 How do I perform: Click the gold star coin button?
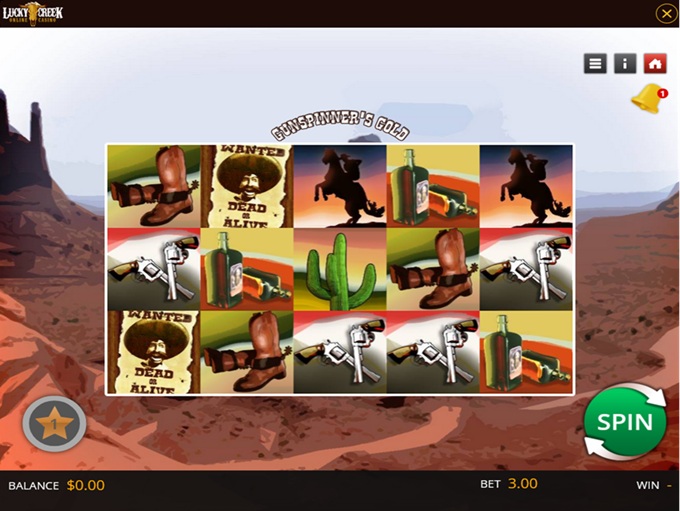(54, 425)
